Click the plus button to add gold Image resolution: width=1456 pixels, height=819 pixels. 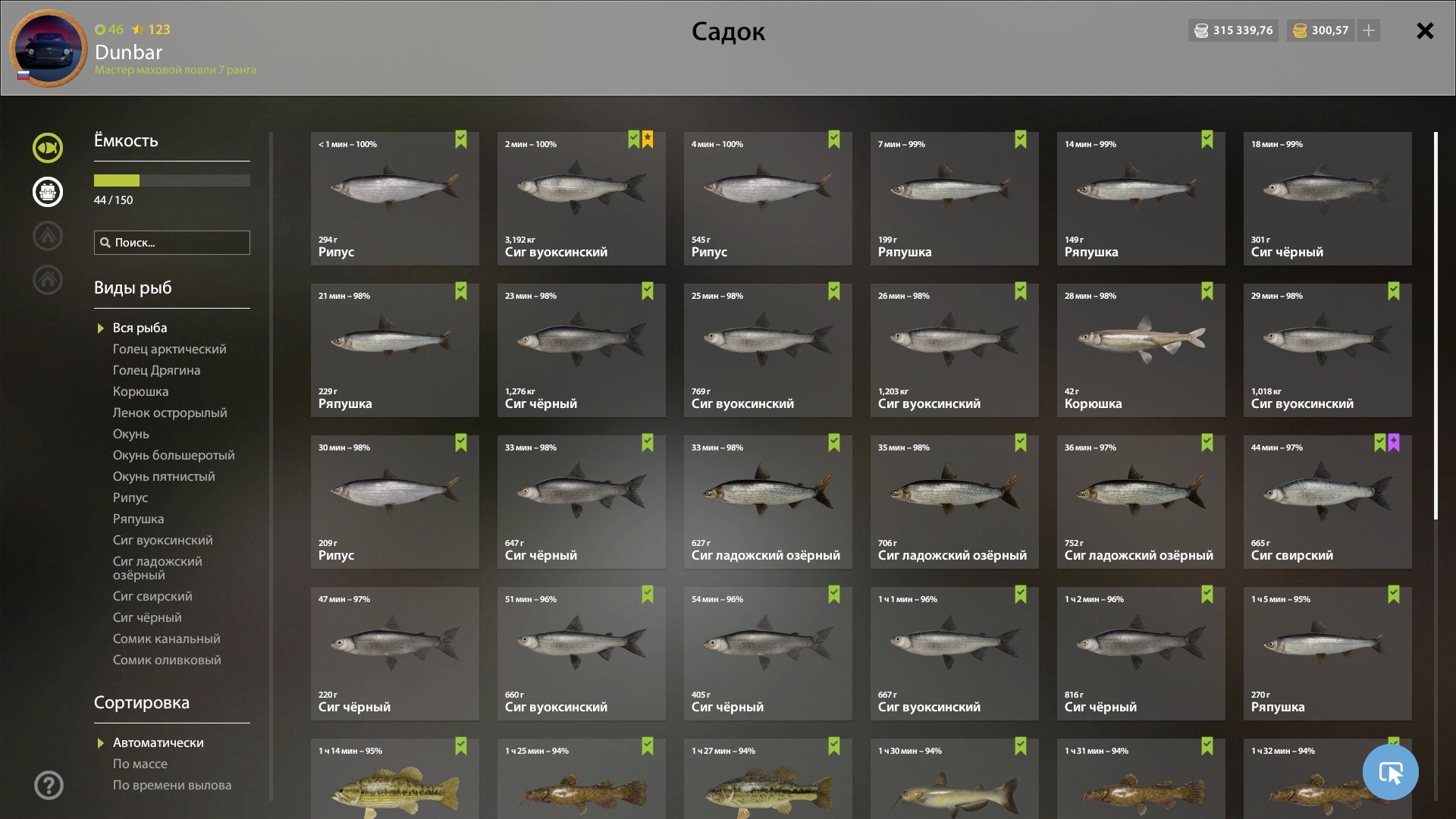click(1369, 30)
